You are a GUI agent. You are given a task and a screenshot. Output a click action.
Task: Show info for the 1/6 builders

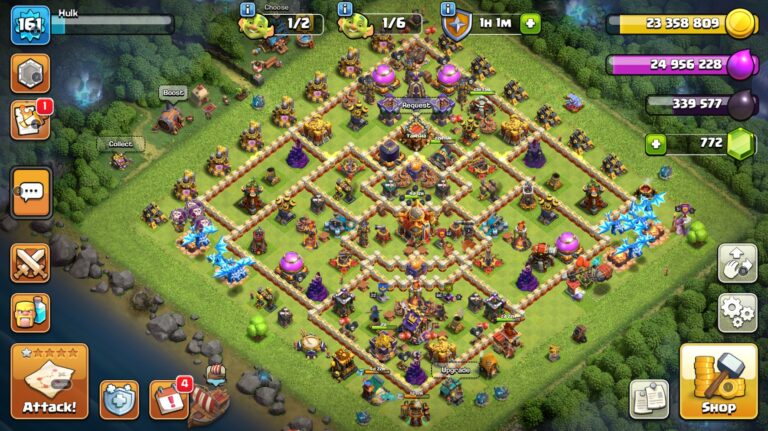(346, 9)
